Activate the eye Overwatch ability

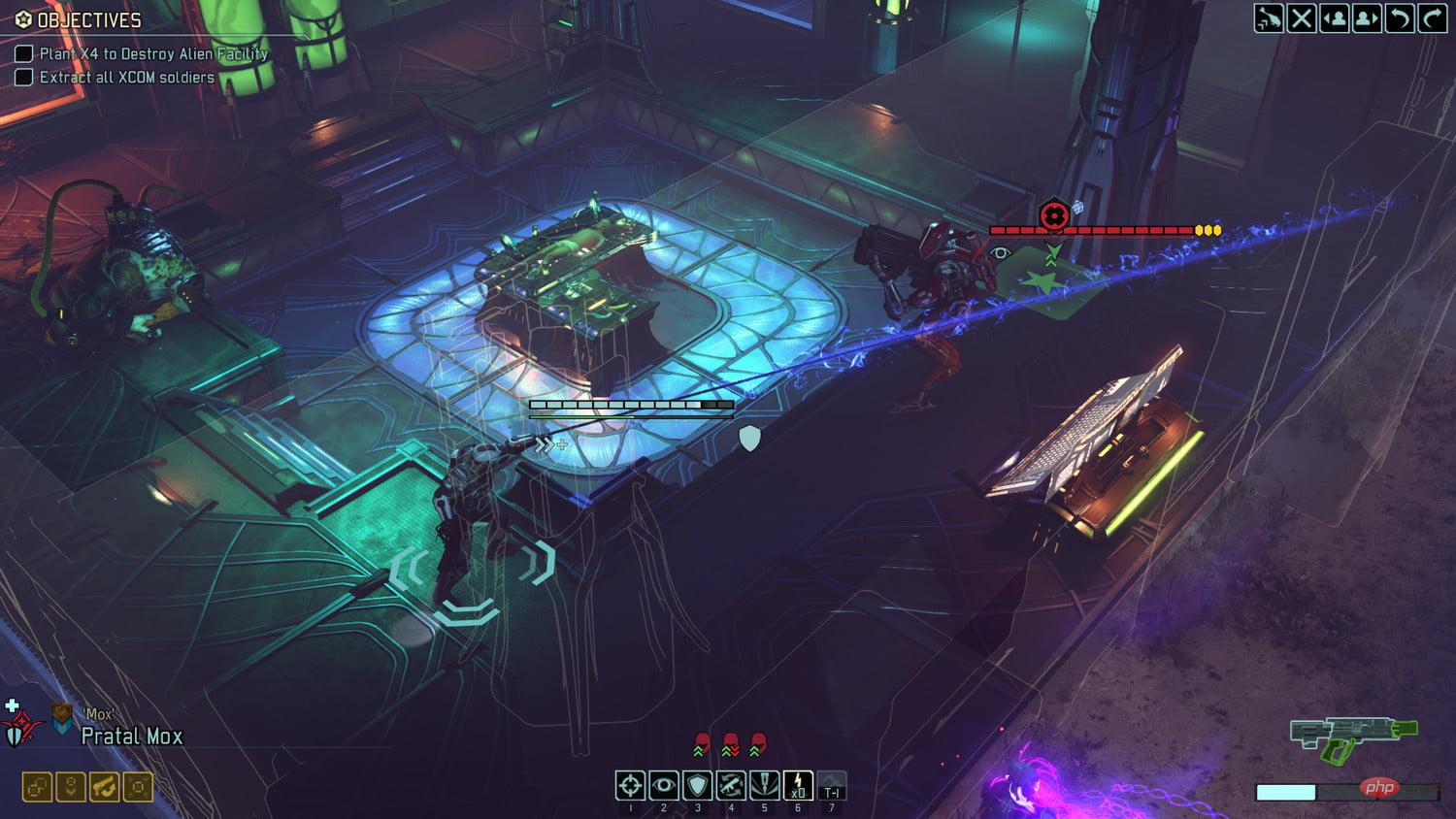pyautogui.click(x=664, y=785)
